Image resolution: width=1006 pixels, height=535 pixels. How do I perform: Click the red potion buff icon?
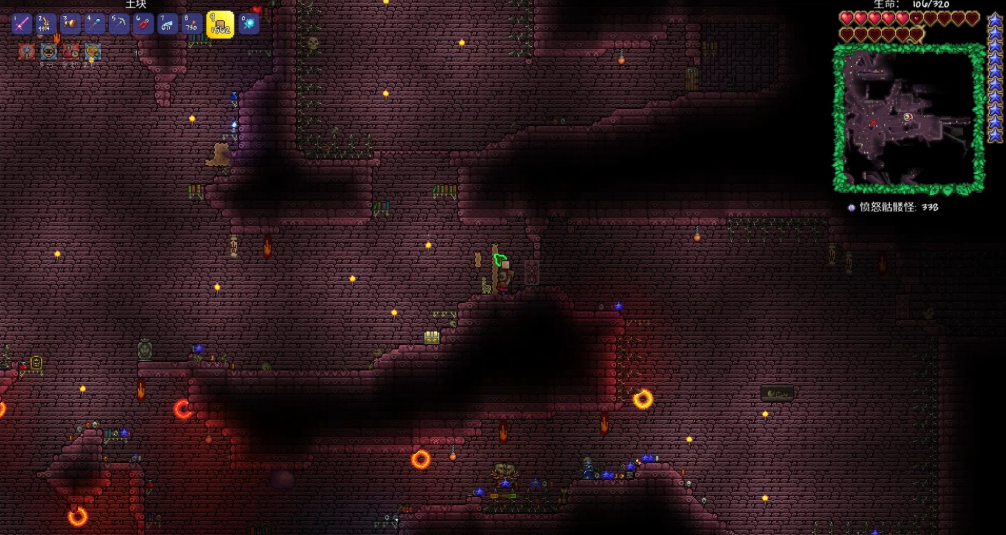71,52
